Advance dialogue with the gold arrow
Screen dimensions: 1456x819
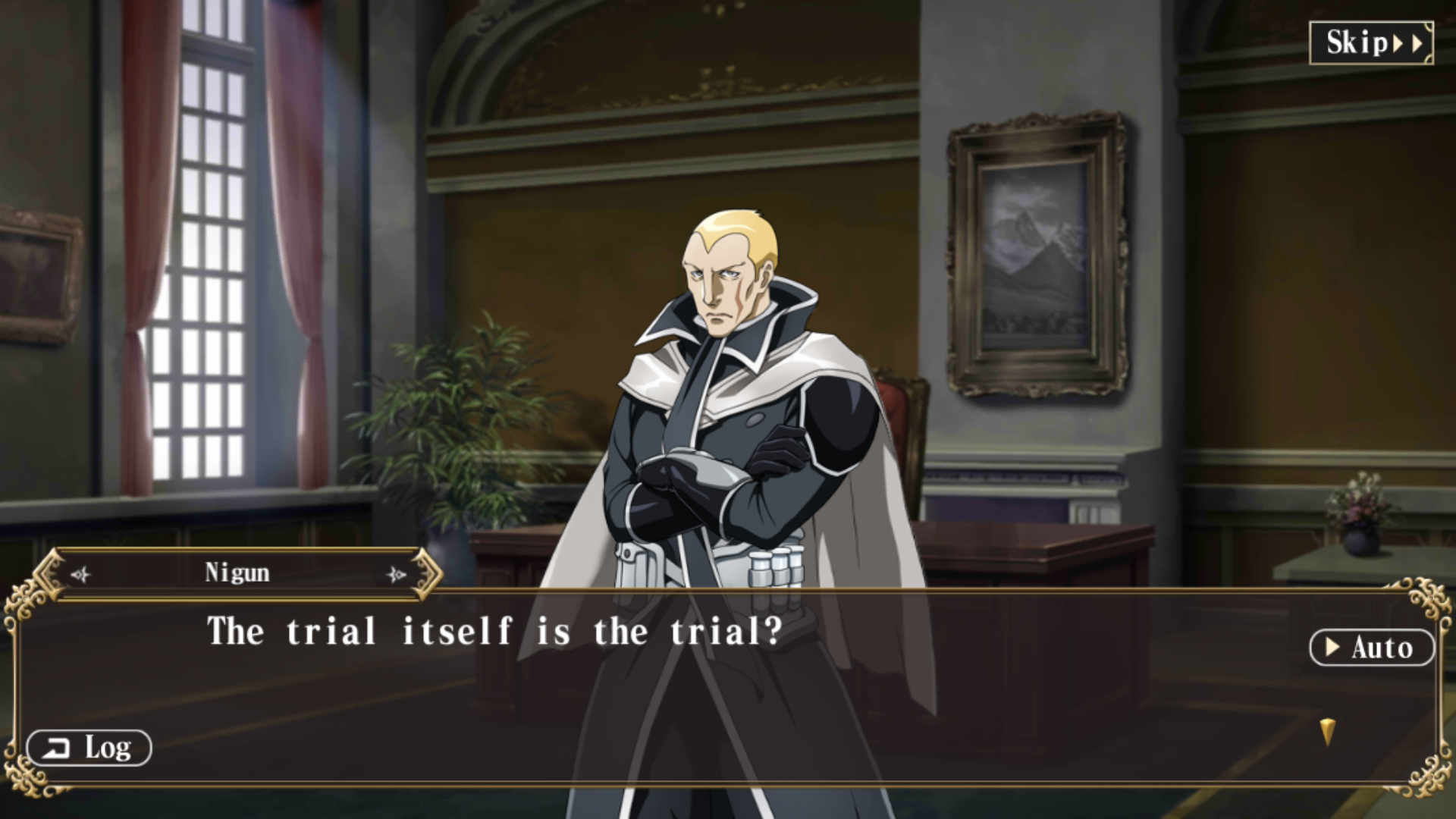pos(1326,732)
